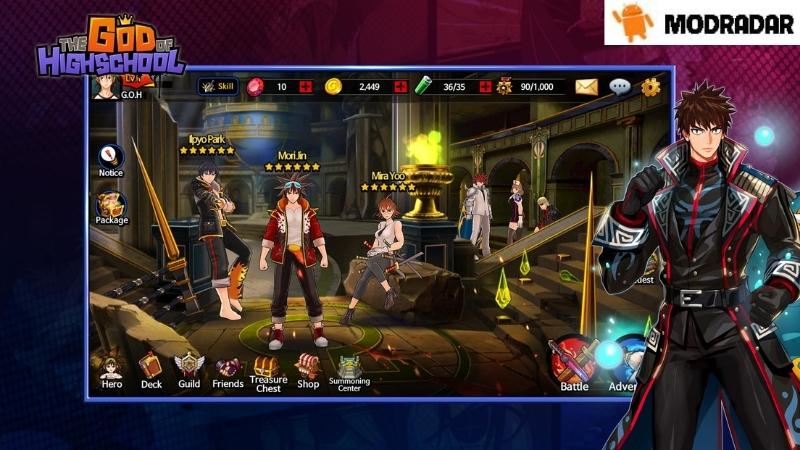The image size is (800, 450).
Task: Open the Guild screen
Action: (189, 369)
